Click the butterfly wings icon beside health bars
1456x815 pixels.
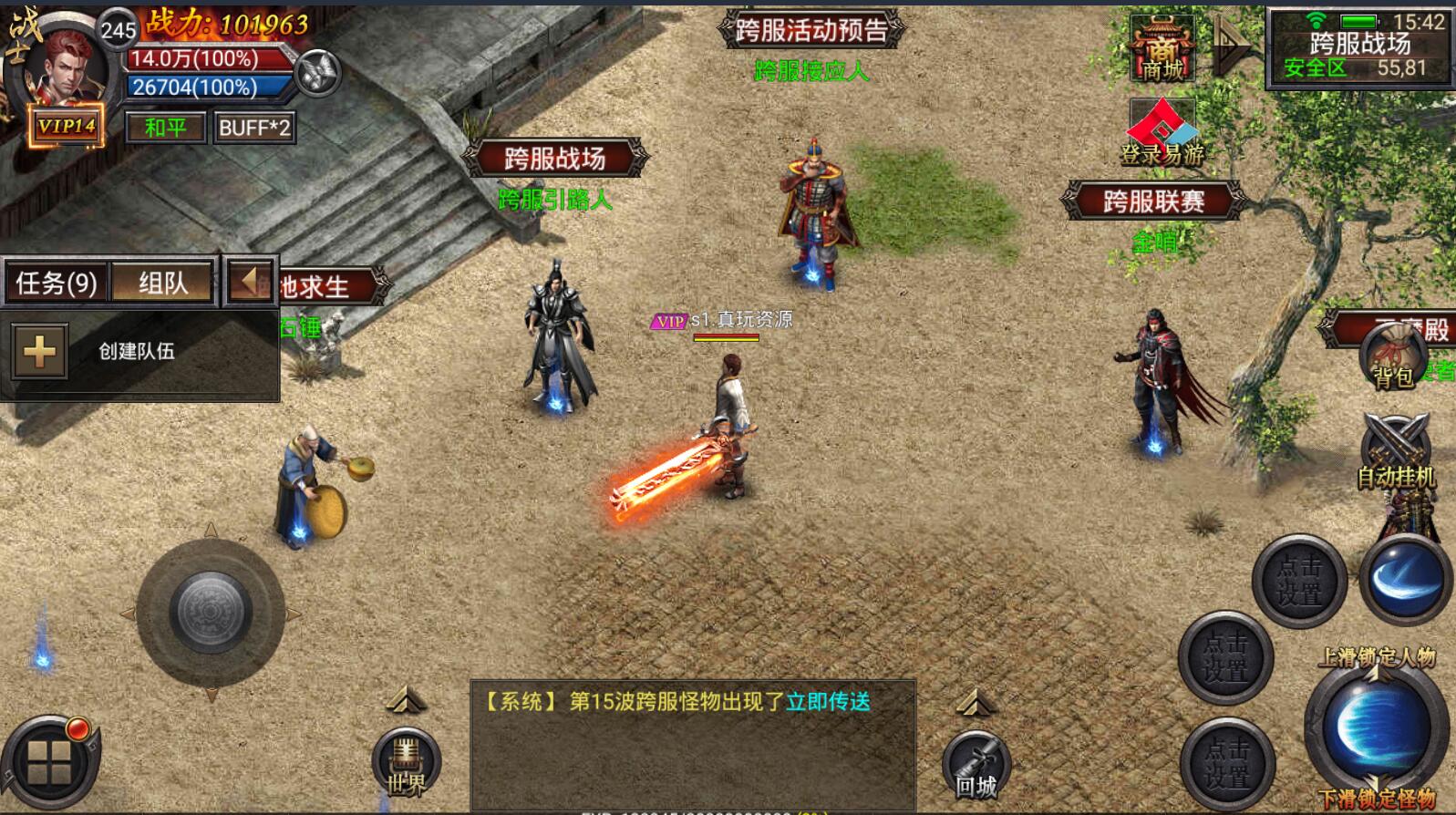(x=318, y=73)
